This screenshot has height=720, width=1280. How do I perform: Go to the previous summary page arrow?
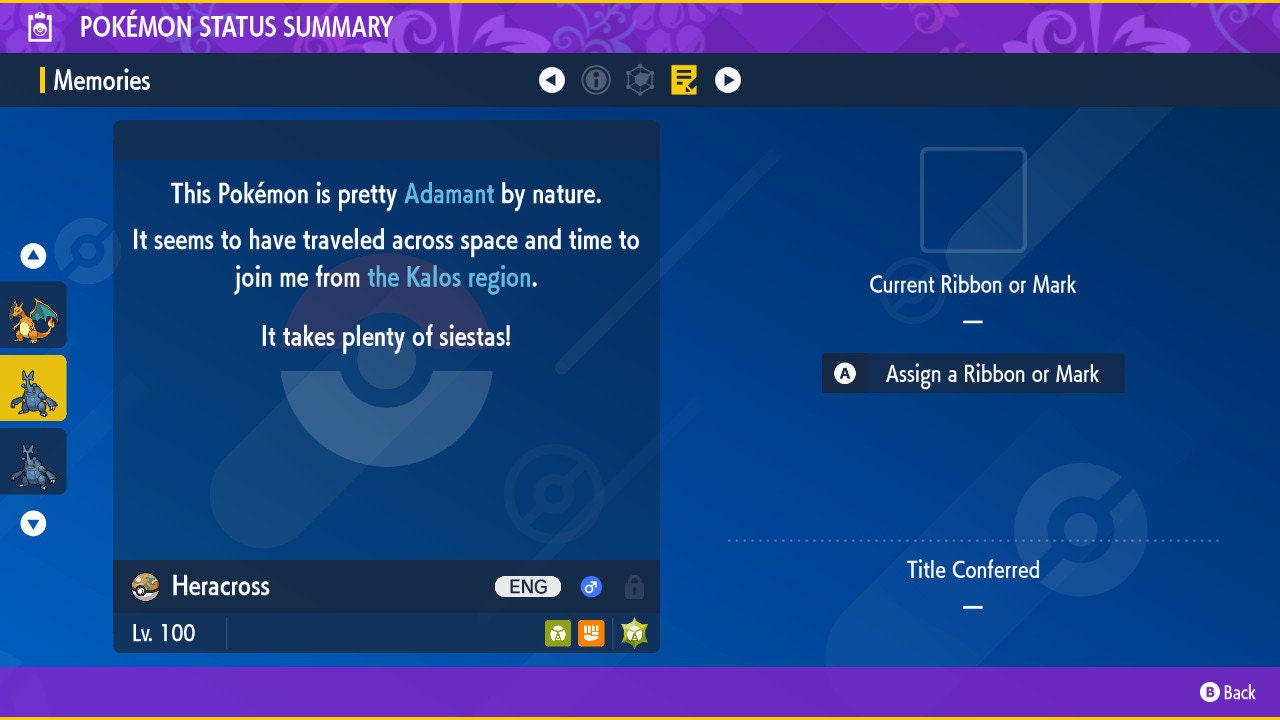tap(552, 80)
